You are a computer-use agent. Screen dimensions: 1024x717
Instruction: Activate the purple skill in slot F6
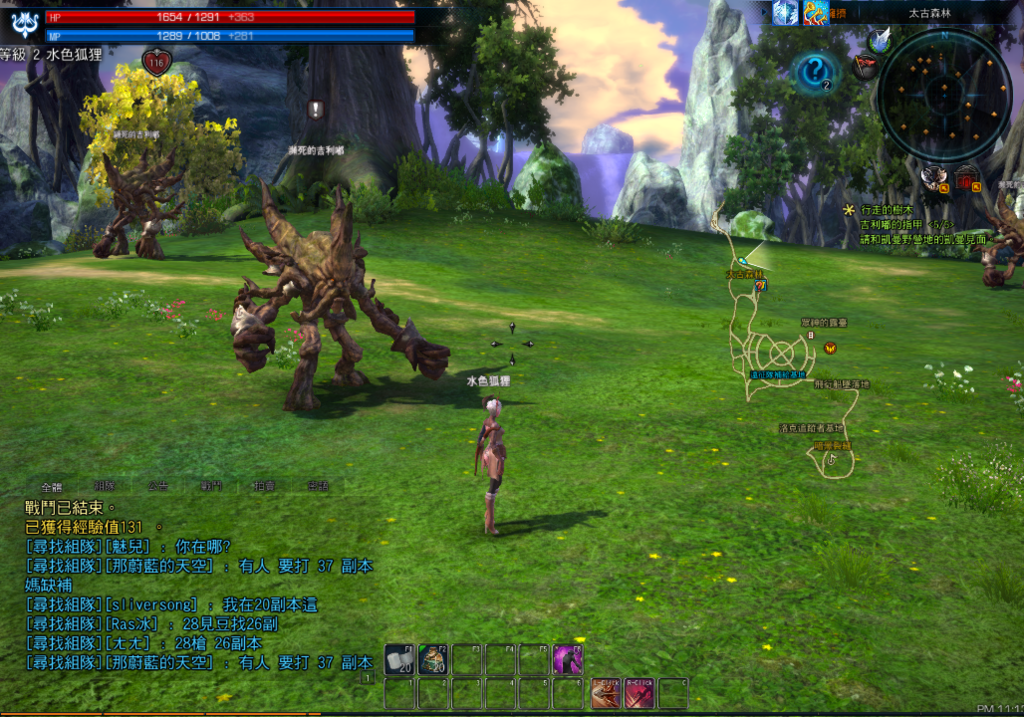[568, 659]
